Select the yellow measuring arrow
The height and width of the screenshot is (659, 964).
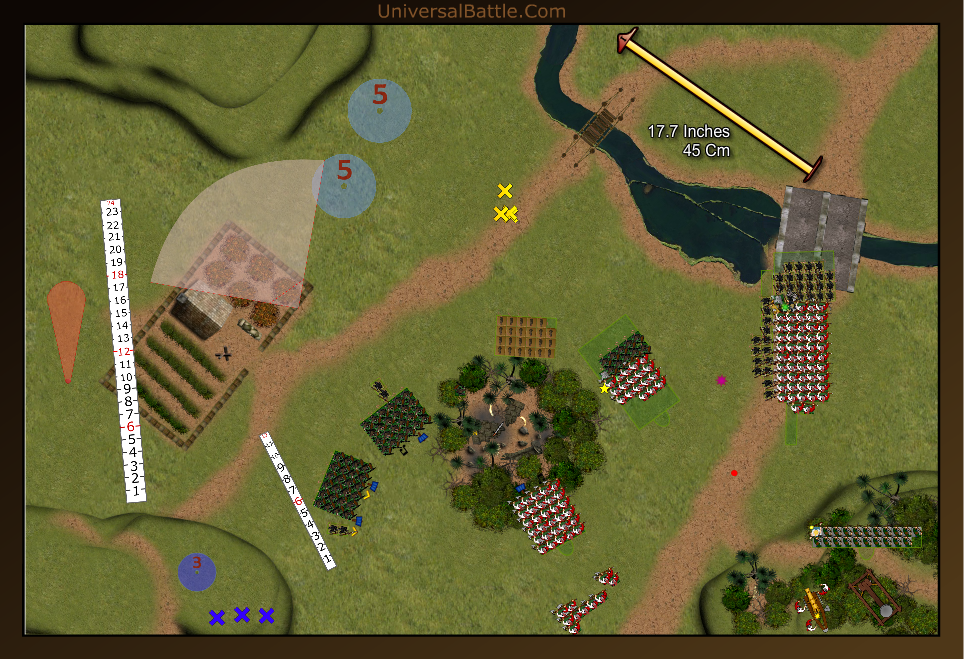click(720, 101)
